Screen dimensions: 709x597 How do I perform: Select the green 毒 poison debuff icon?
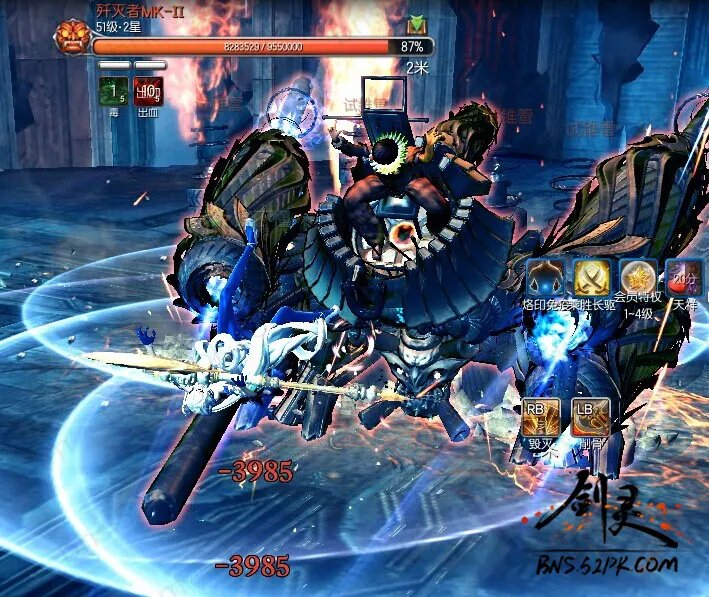click(x=113, y=92)
